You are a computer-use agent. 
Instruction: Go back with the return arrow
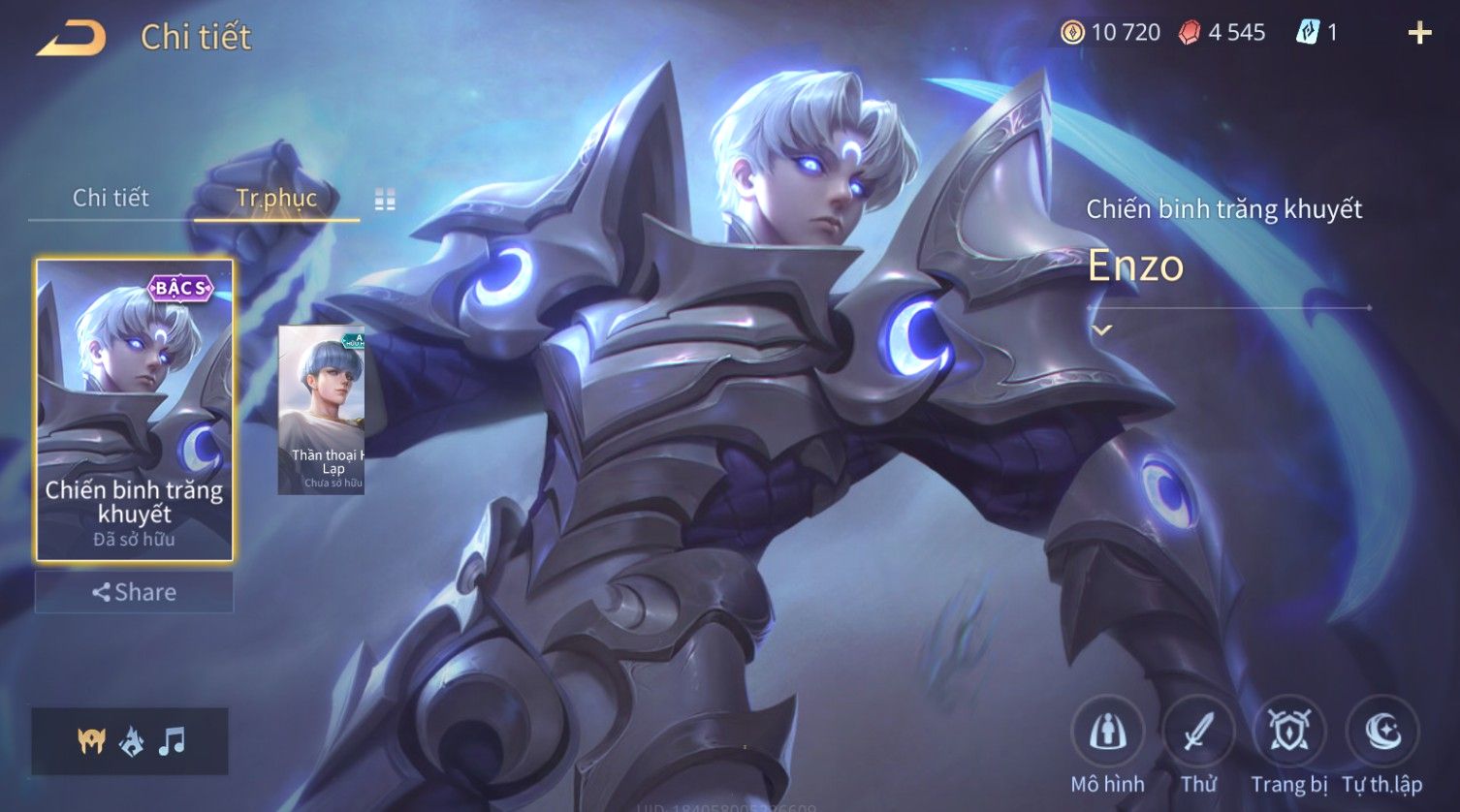[x=72, y=38]
